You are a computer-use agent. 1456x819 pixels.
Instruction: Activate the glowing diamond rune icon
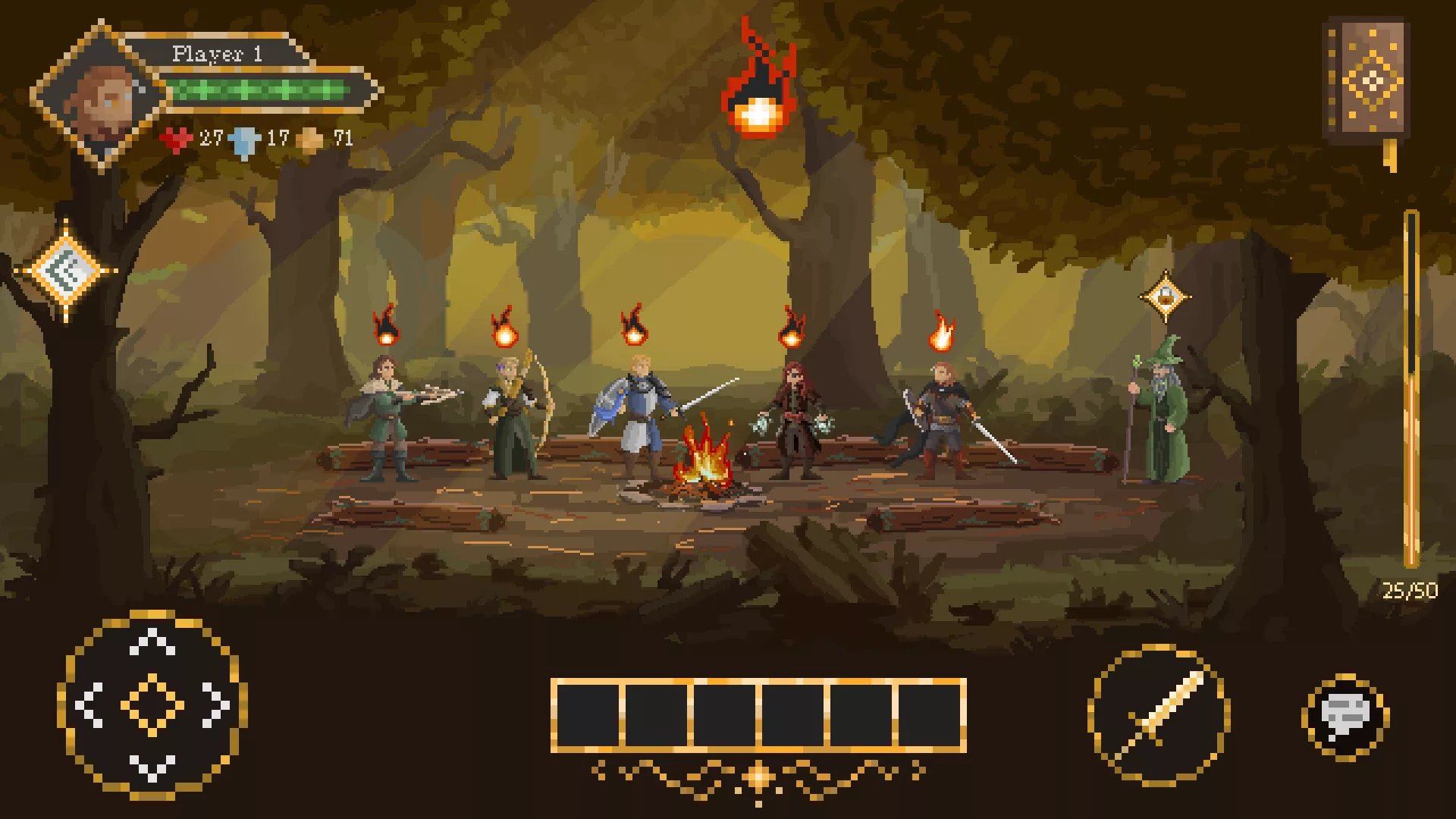tap(67, 271)
